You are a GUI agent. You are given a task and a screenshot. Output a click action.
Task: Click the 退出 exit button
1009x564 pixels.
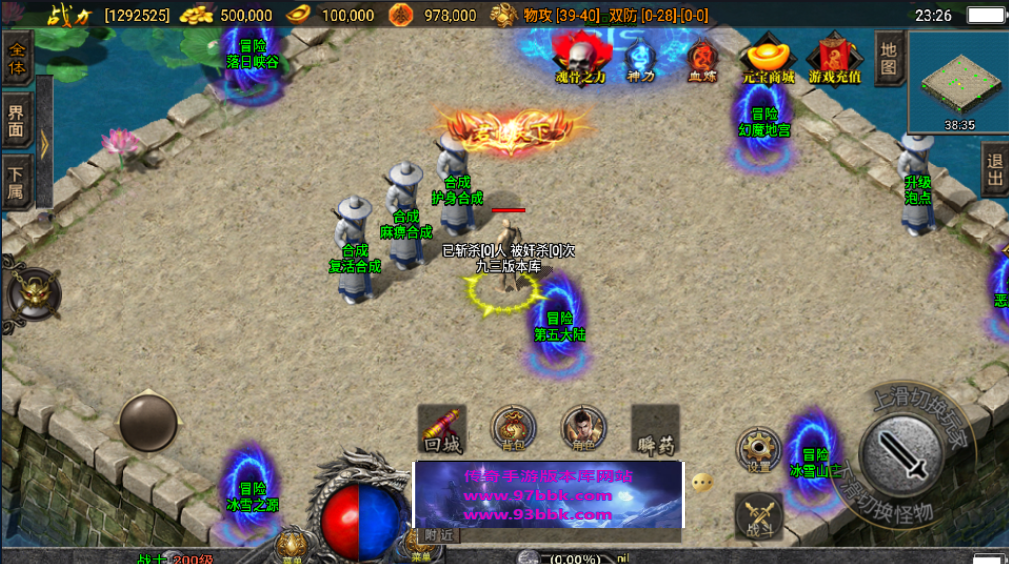tap(995, 170)
